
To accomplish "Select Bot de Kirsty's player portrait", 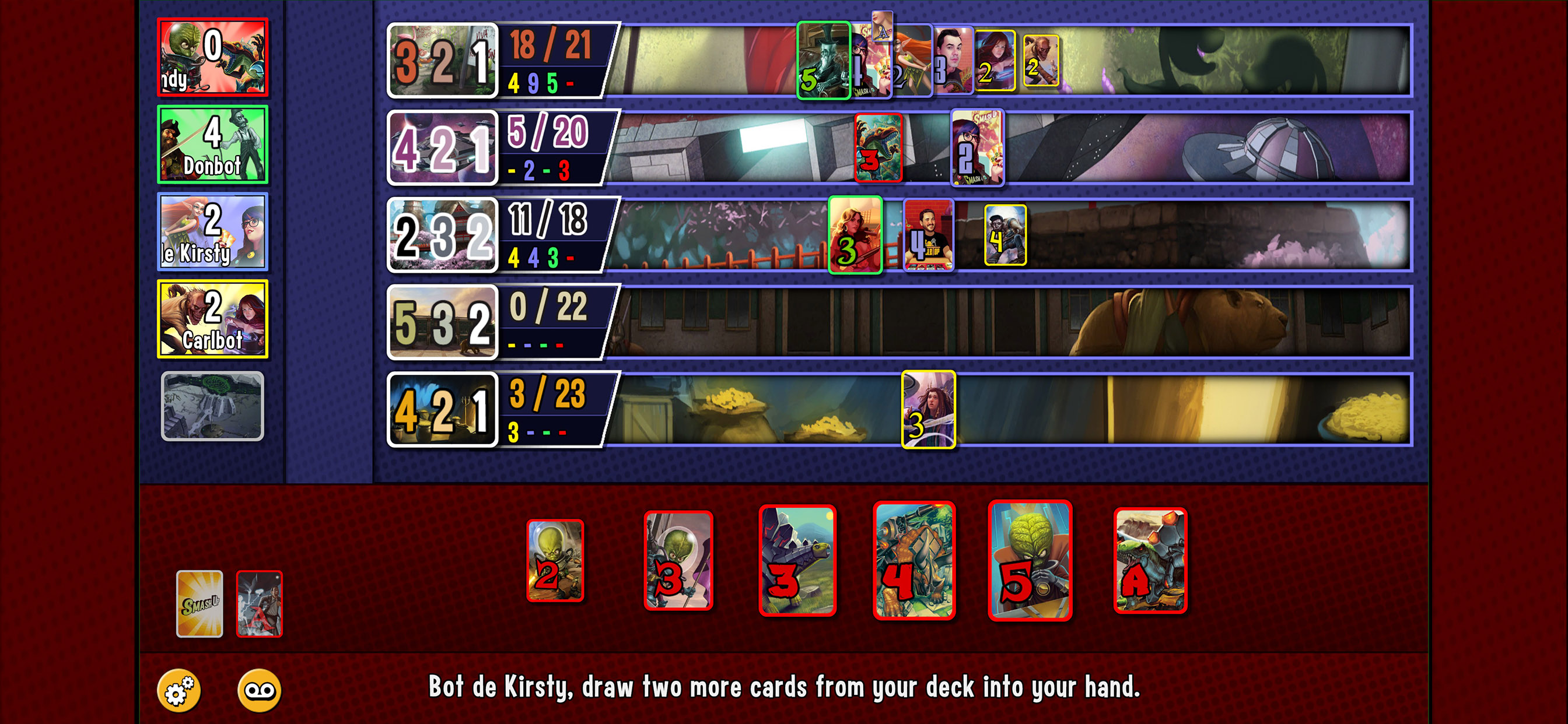I will (214, 231).
